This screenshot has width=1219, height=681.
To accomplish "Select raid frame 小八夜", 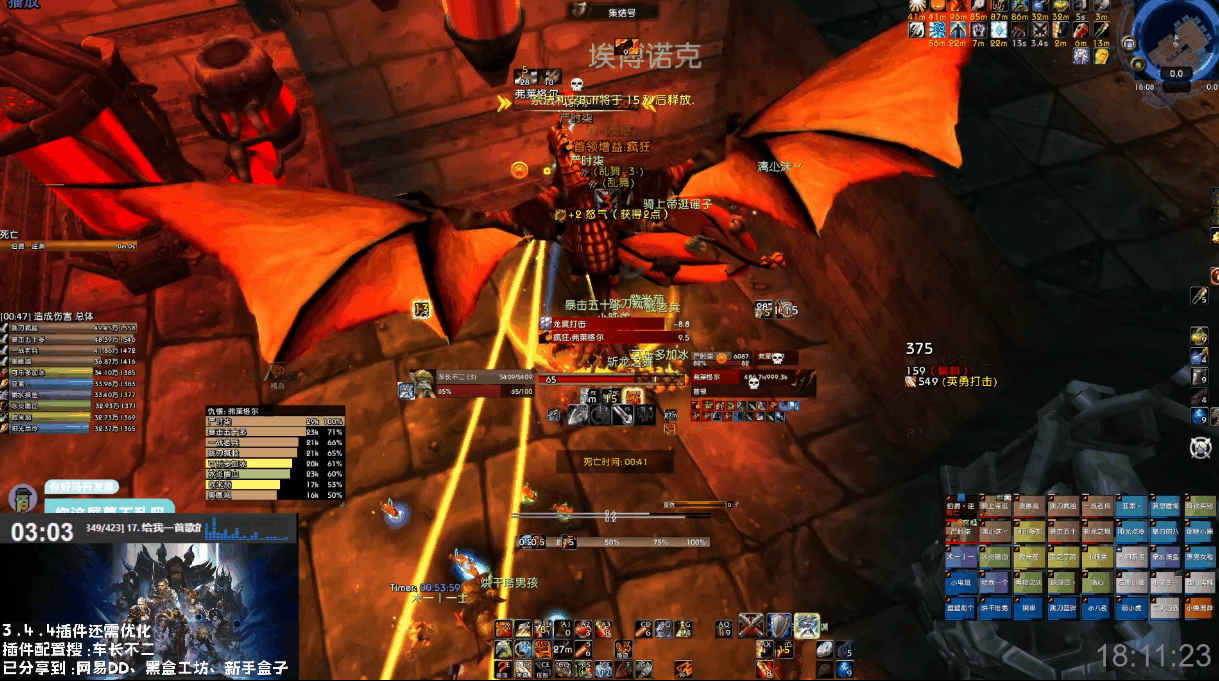I will [1098, 606].
